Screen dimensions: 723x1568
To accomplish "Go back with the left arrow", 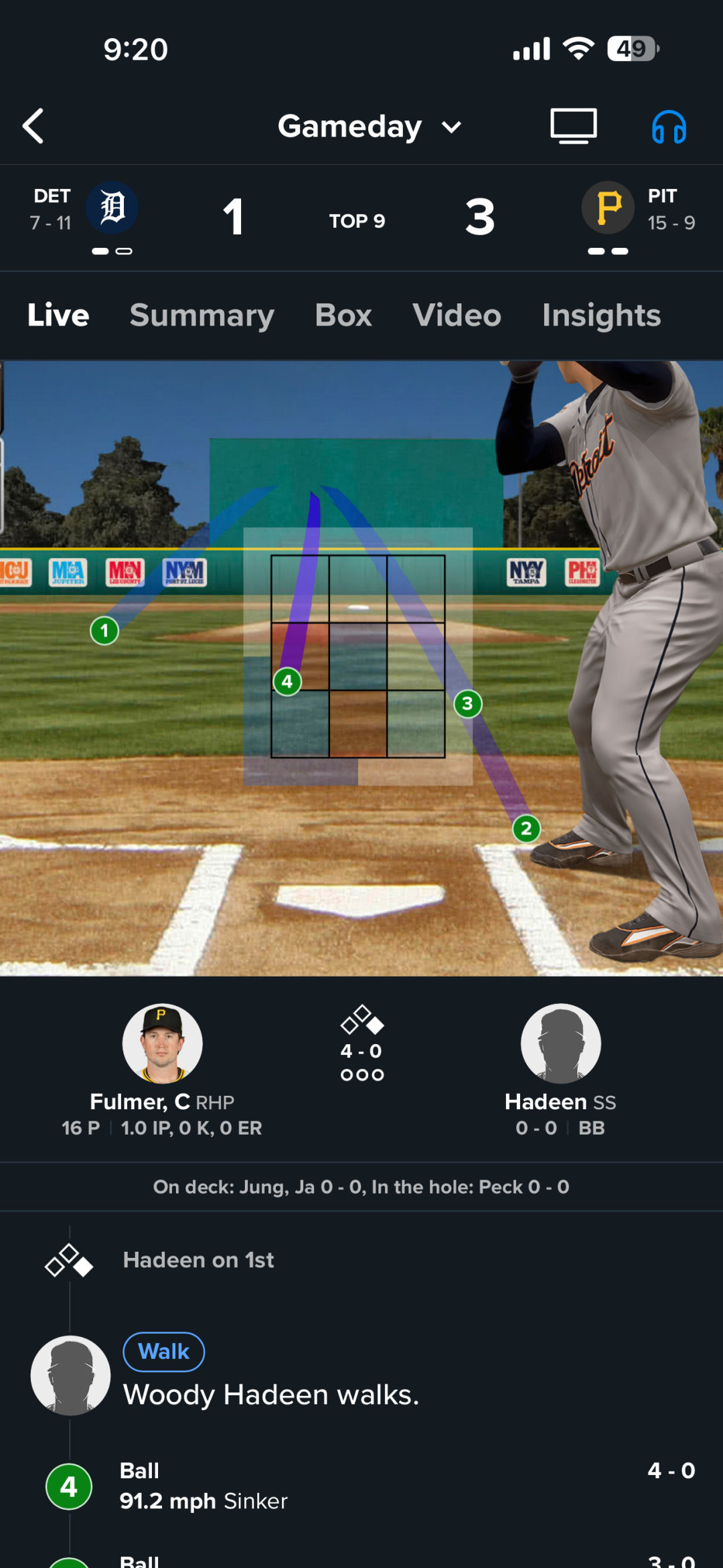I will 33,126.
